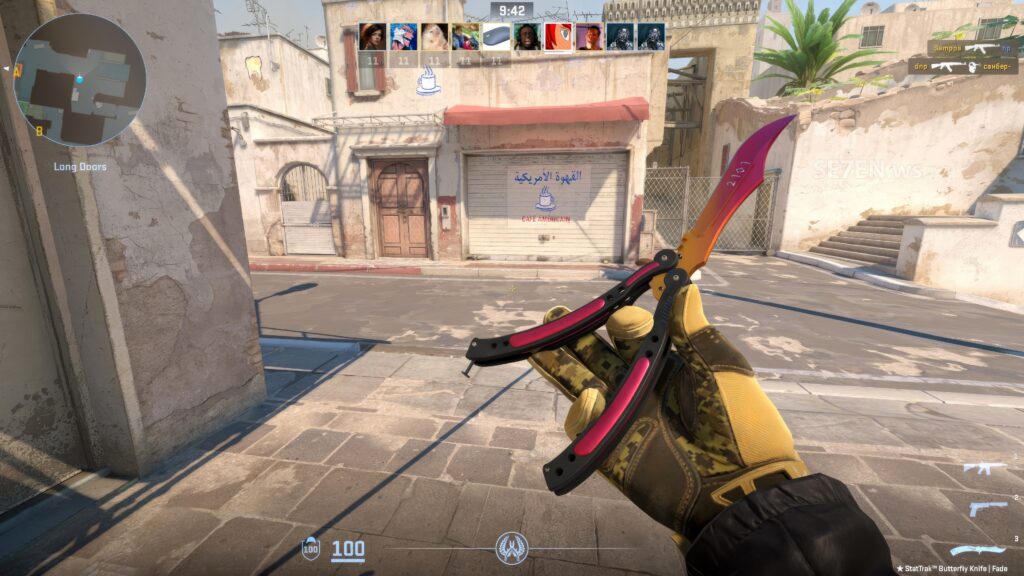
Task: Switch to the pistol in slot 2
Action: pos(986,508)
